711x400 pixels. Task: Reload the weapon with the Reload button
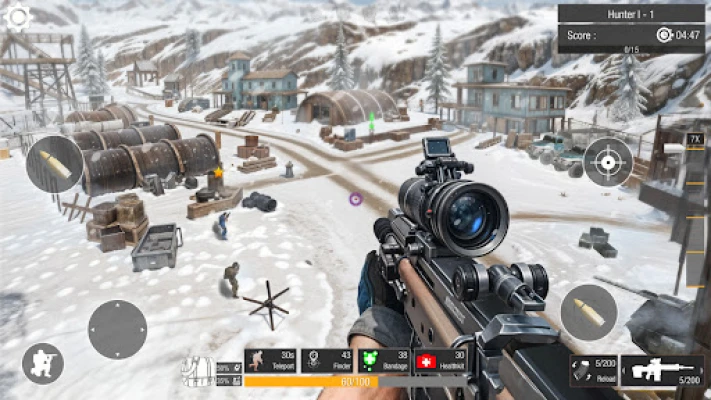[x=594, y=371]
